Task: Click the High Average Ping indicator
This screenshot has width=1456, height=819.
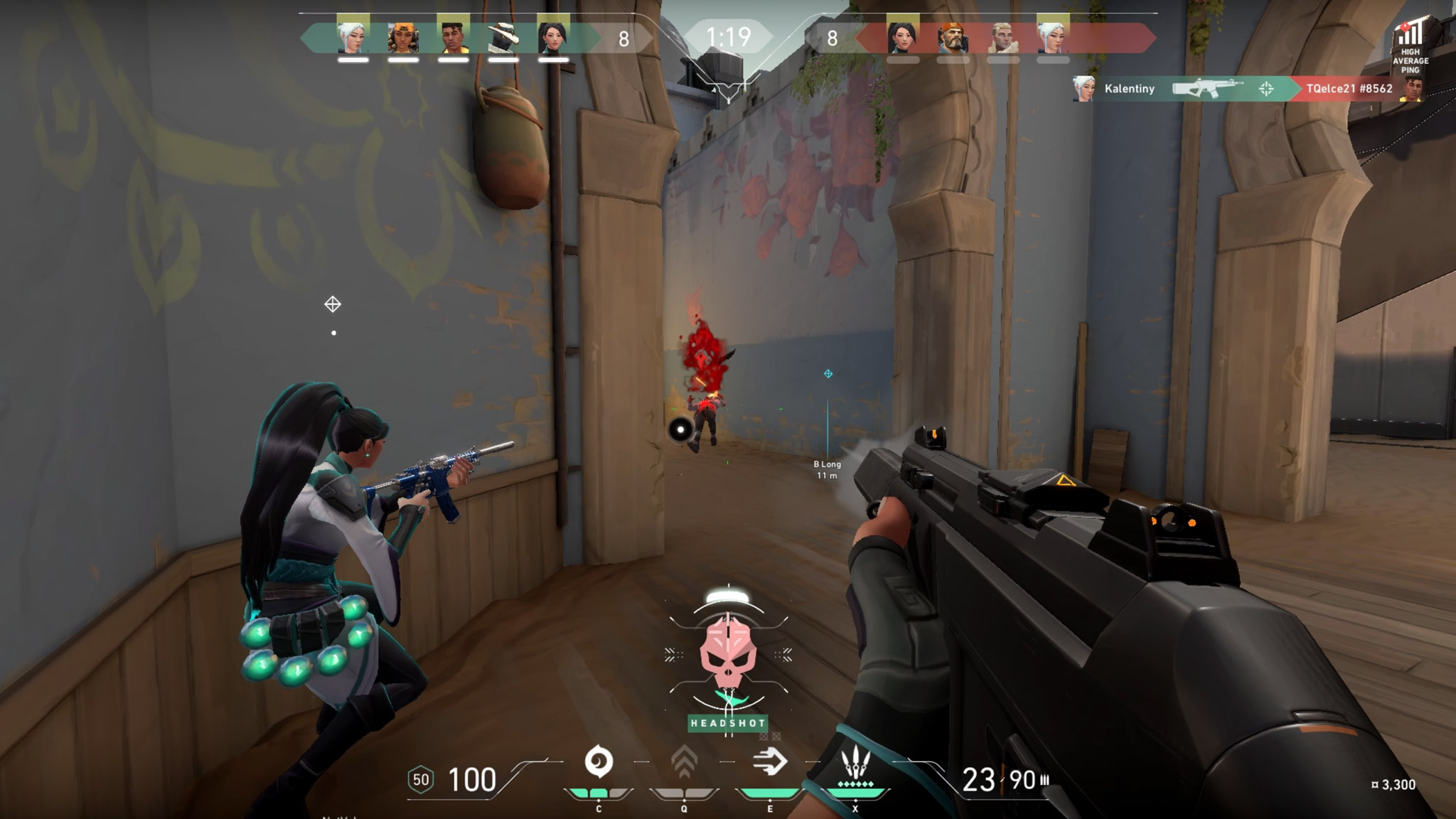Action: (x=1410, y=47)
